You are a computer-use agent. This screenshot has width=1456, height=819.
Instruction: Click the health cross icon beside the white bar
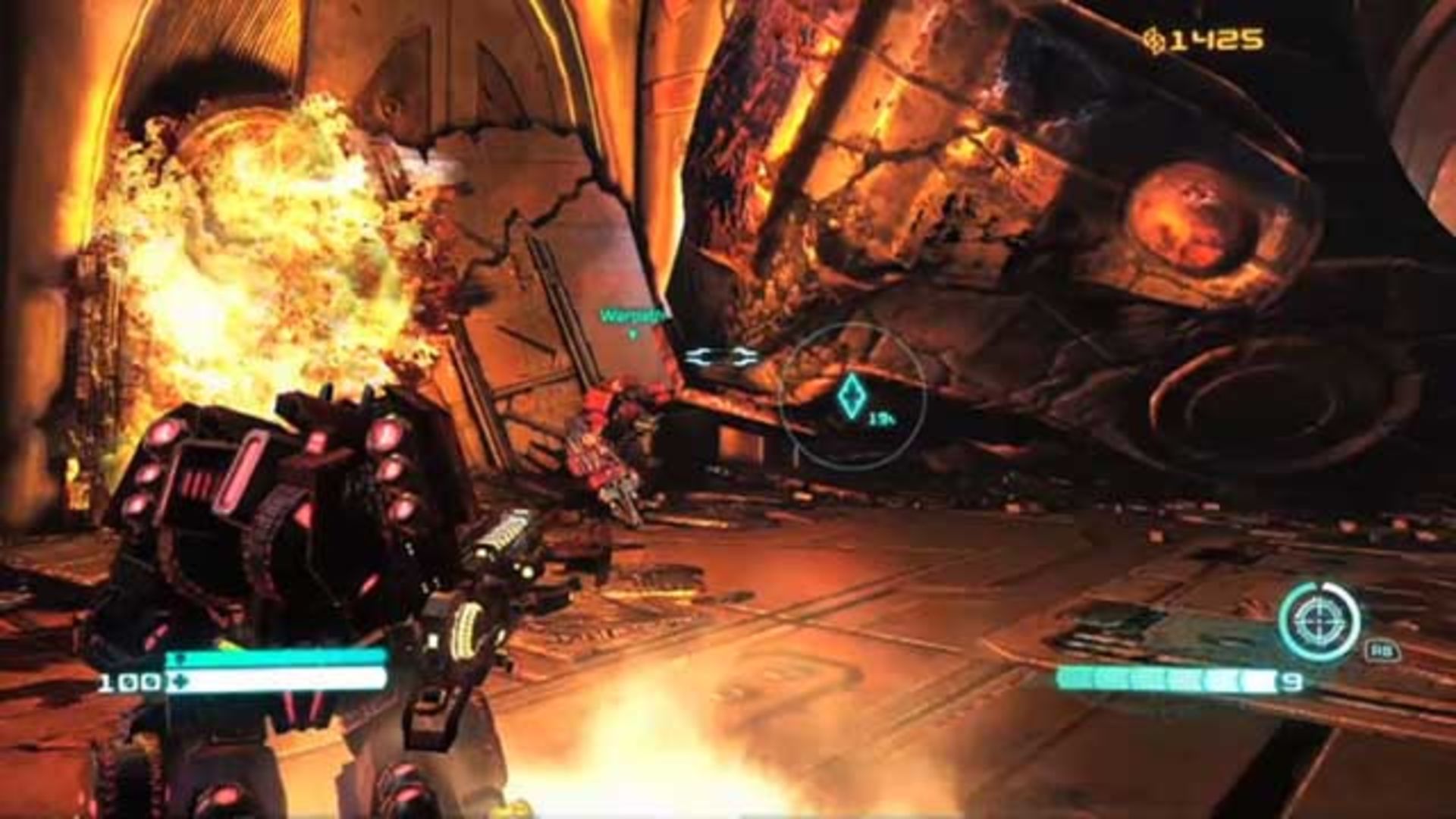180,680
